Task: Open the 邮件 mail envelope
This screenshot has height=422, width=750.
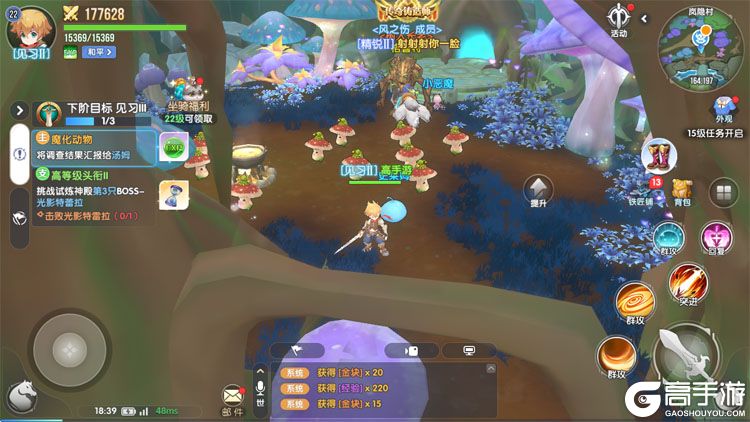Action: (233, 397)
